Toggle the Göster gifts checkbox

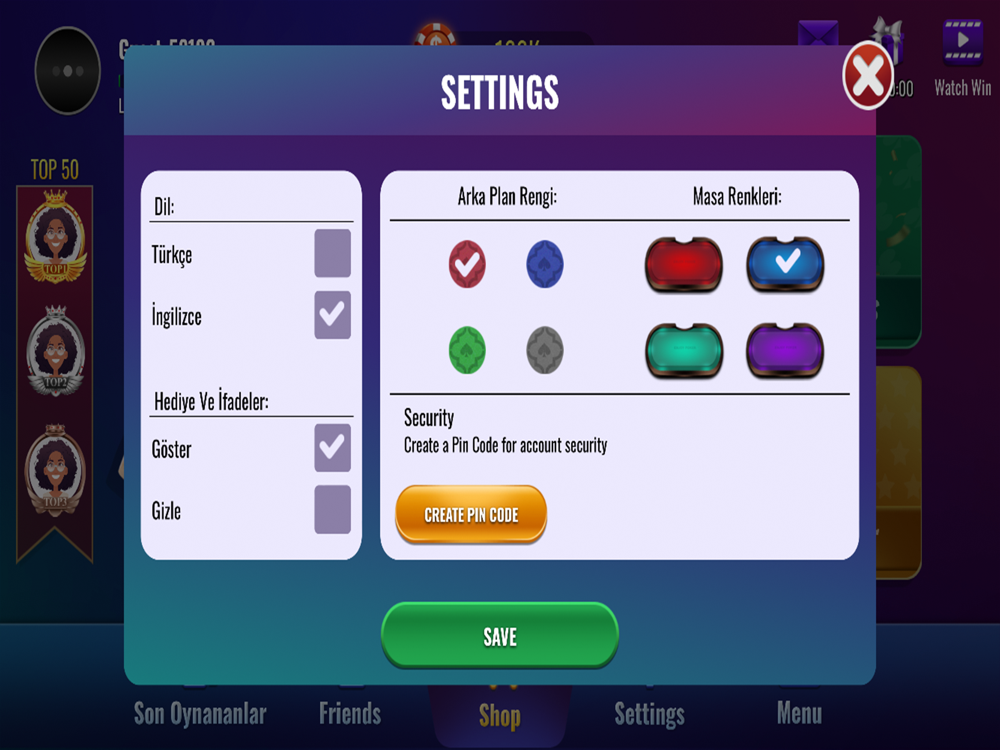point(332,448)
